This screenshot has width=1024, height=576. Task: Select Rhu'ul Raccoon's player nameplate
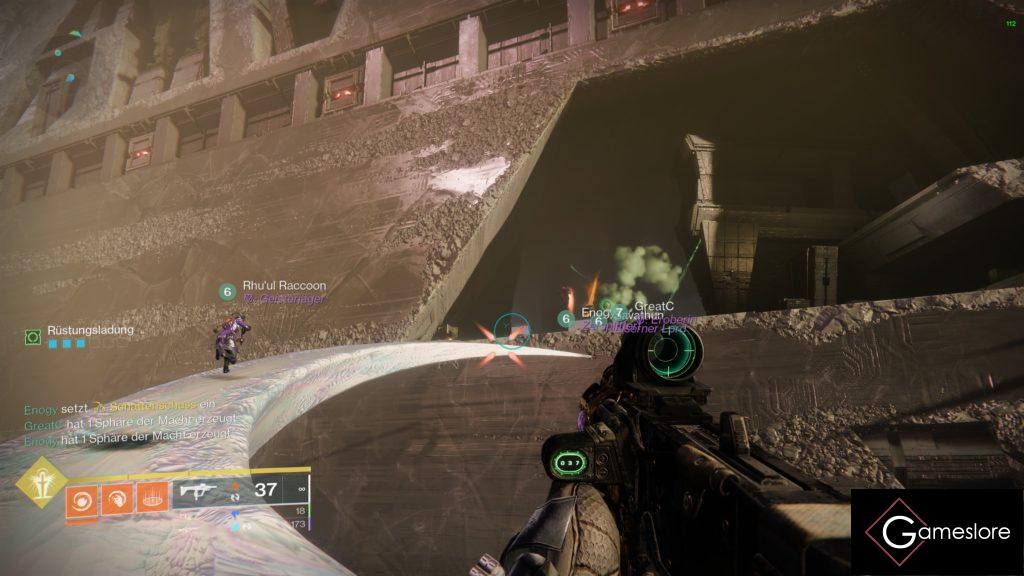click(x=284, y=286)
